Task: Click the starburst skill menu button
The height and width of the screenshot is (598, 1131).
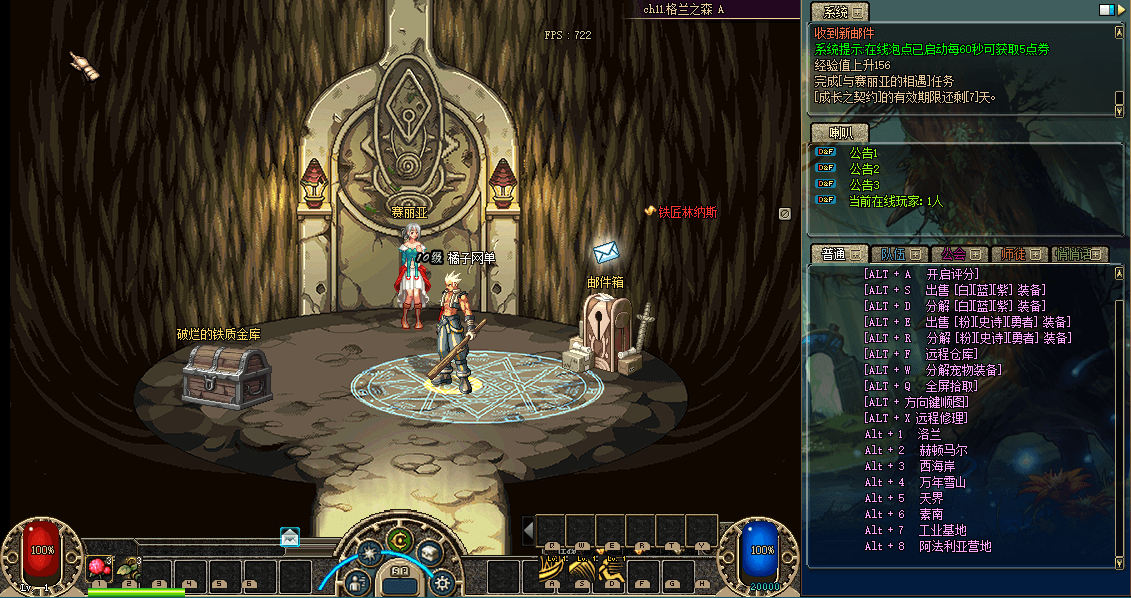Action: [x=370, y=553]
